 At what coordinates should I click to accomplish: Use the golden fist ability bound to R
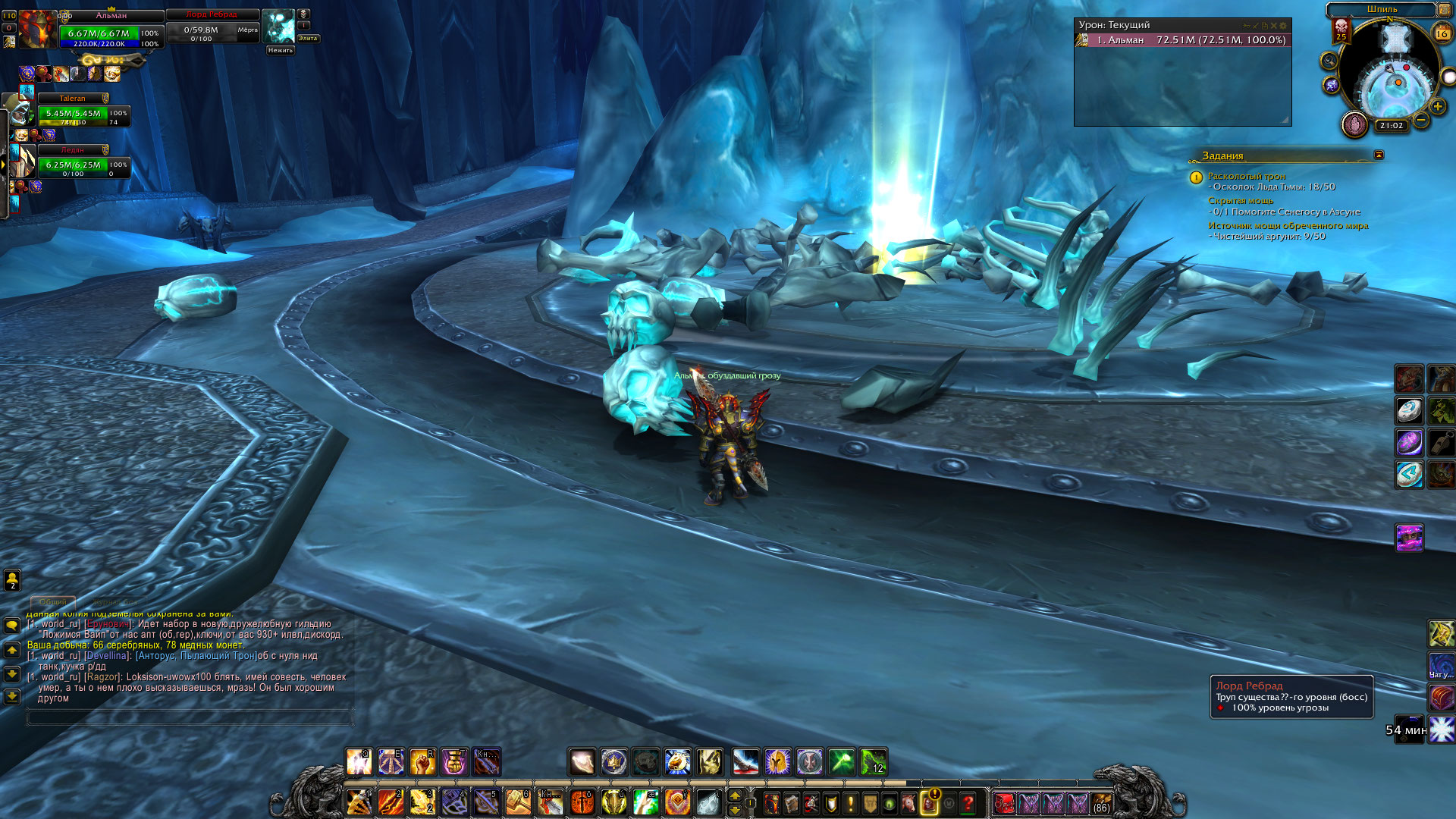422,762
